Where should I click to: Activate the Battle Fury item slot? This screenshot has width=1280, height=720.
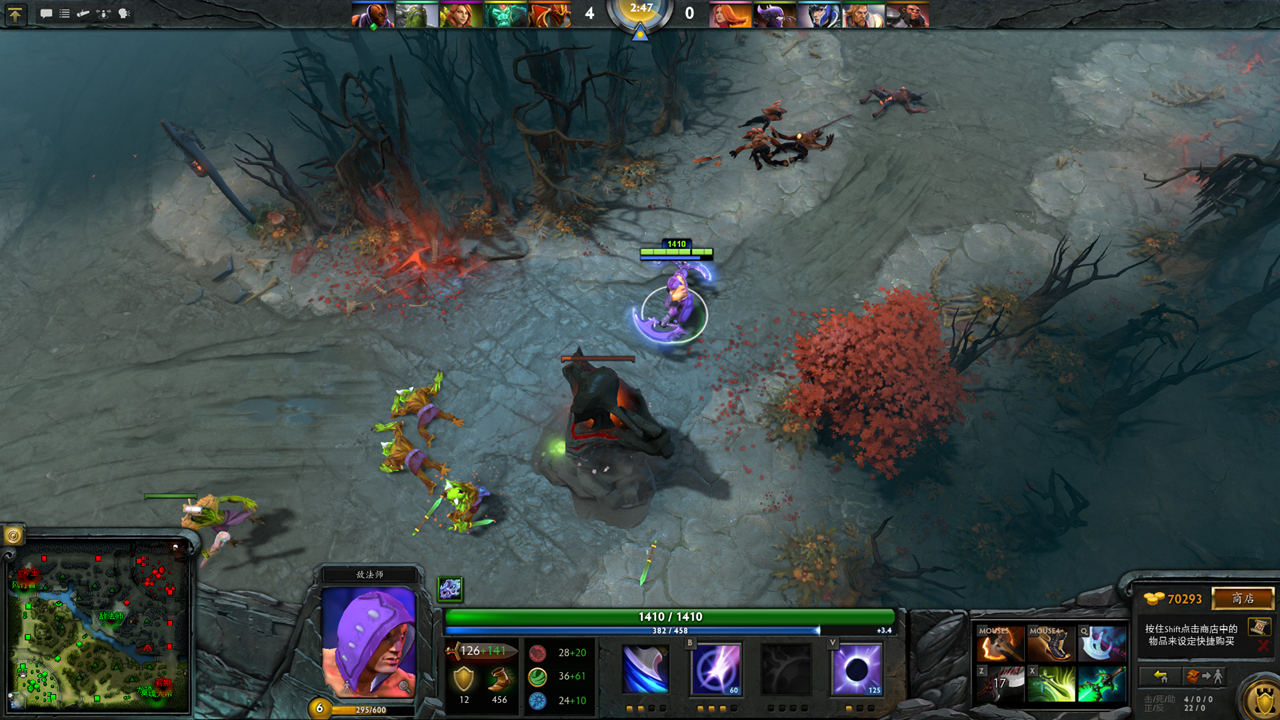click(1001, 644)
